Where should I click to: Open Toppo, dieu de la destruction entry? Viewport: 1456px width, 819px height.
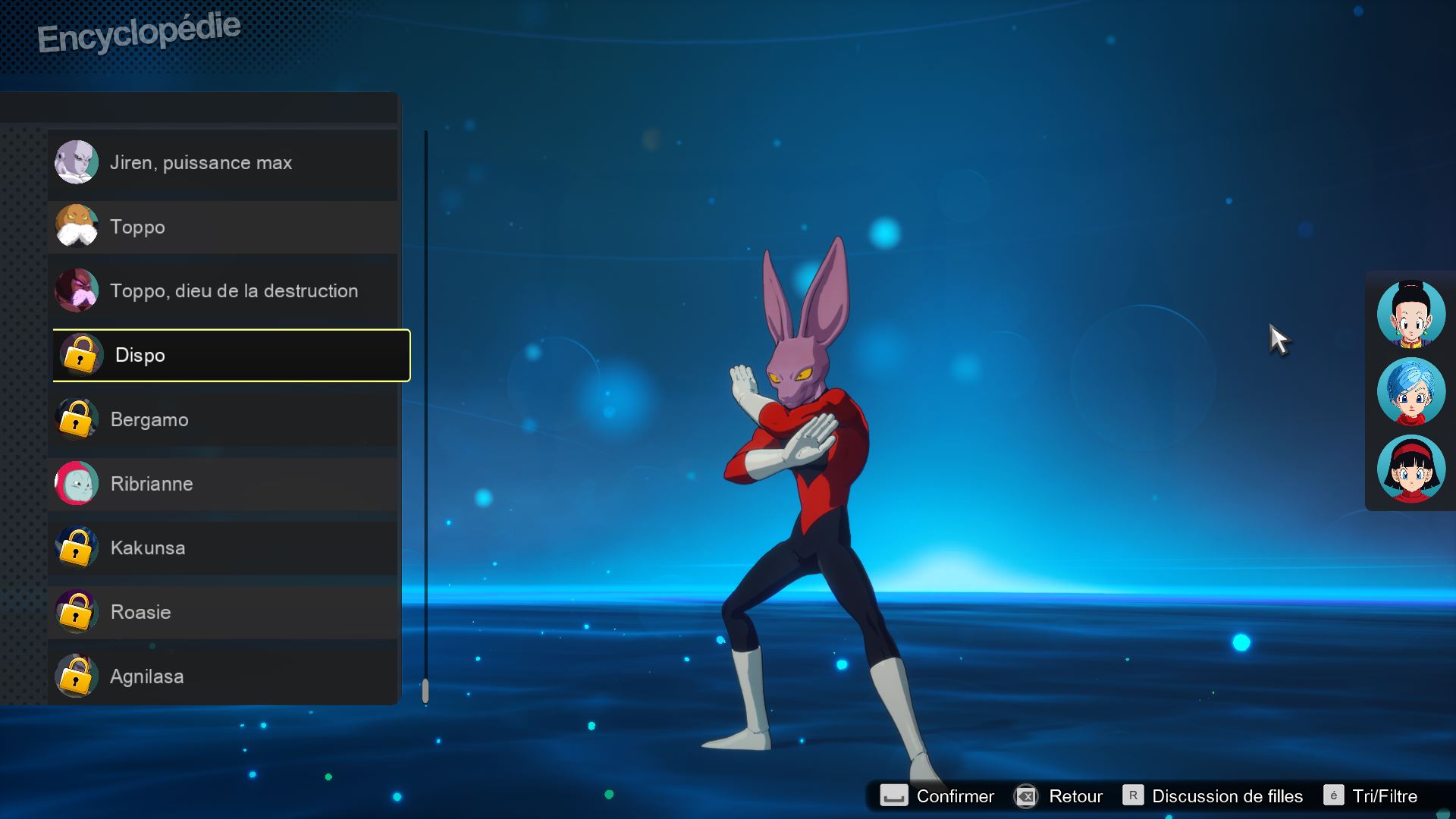[x=224, y=291]
